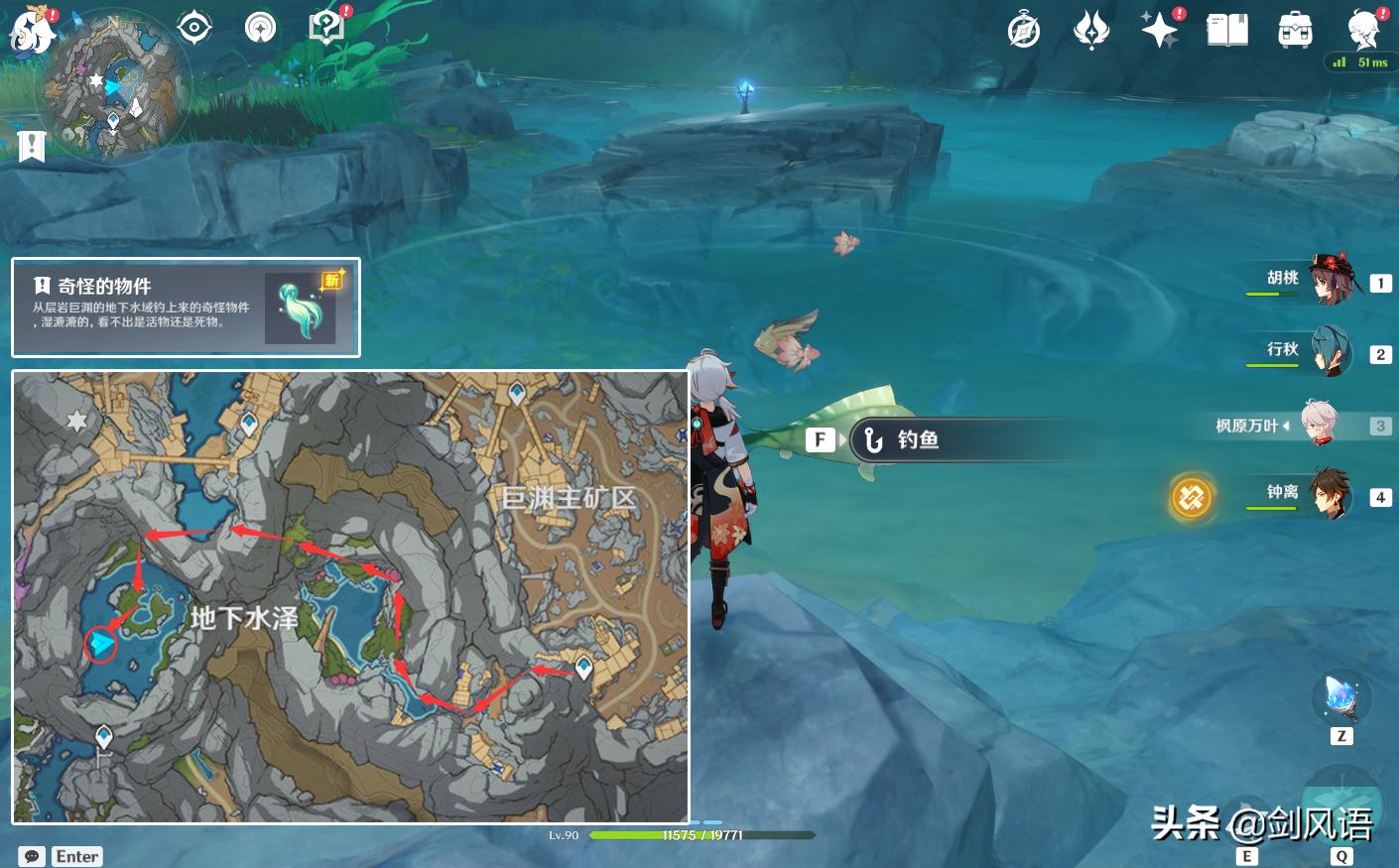Viewport: 1399px width, 868px height.
Task: Open the character profile icon
Action: (1364, 30)
